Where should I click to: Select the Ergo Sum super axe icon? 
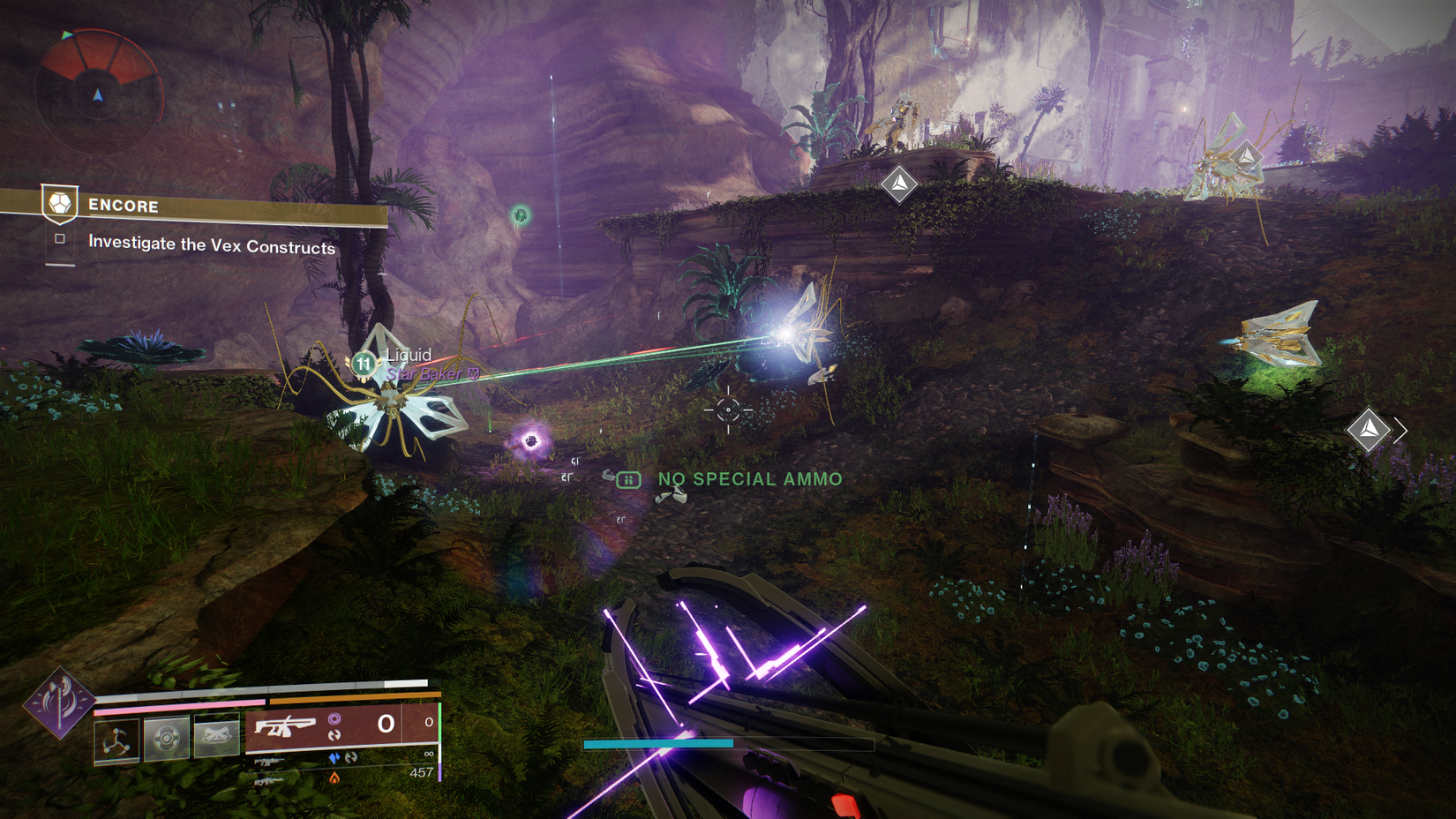pos(62,706)
